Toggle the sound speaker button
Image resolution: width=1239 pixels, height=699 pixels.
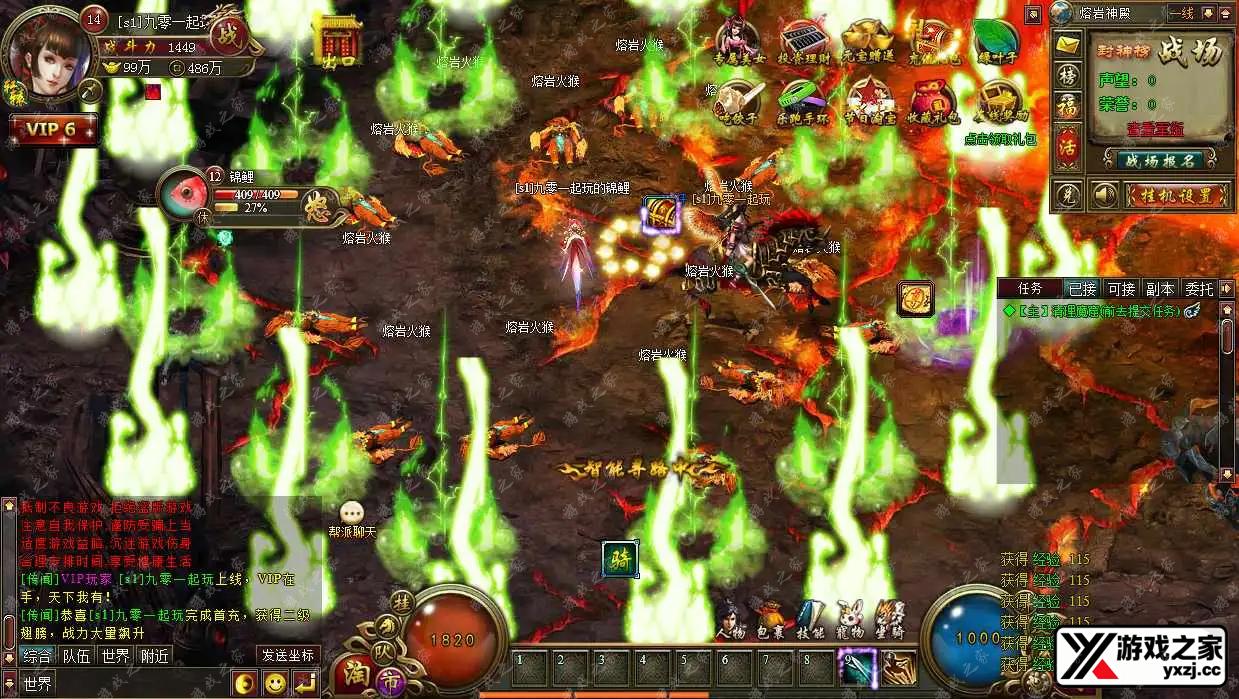pyautogui.click(x=1103, y=194)
